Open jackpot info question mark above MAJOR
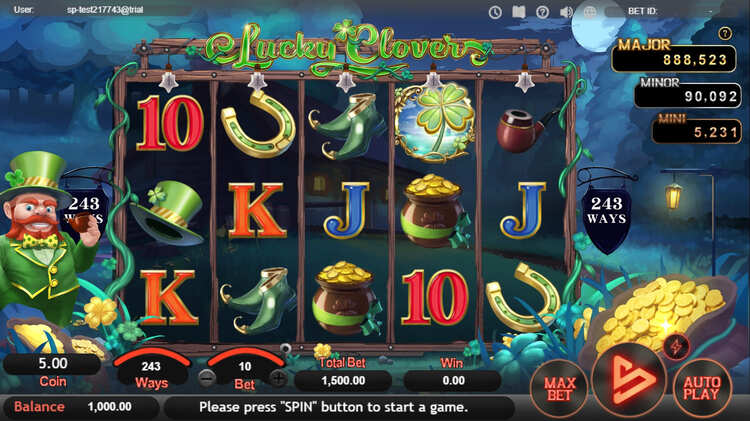This screenshot has width=750, height=421. [x=725, y=33]
